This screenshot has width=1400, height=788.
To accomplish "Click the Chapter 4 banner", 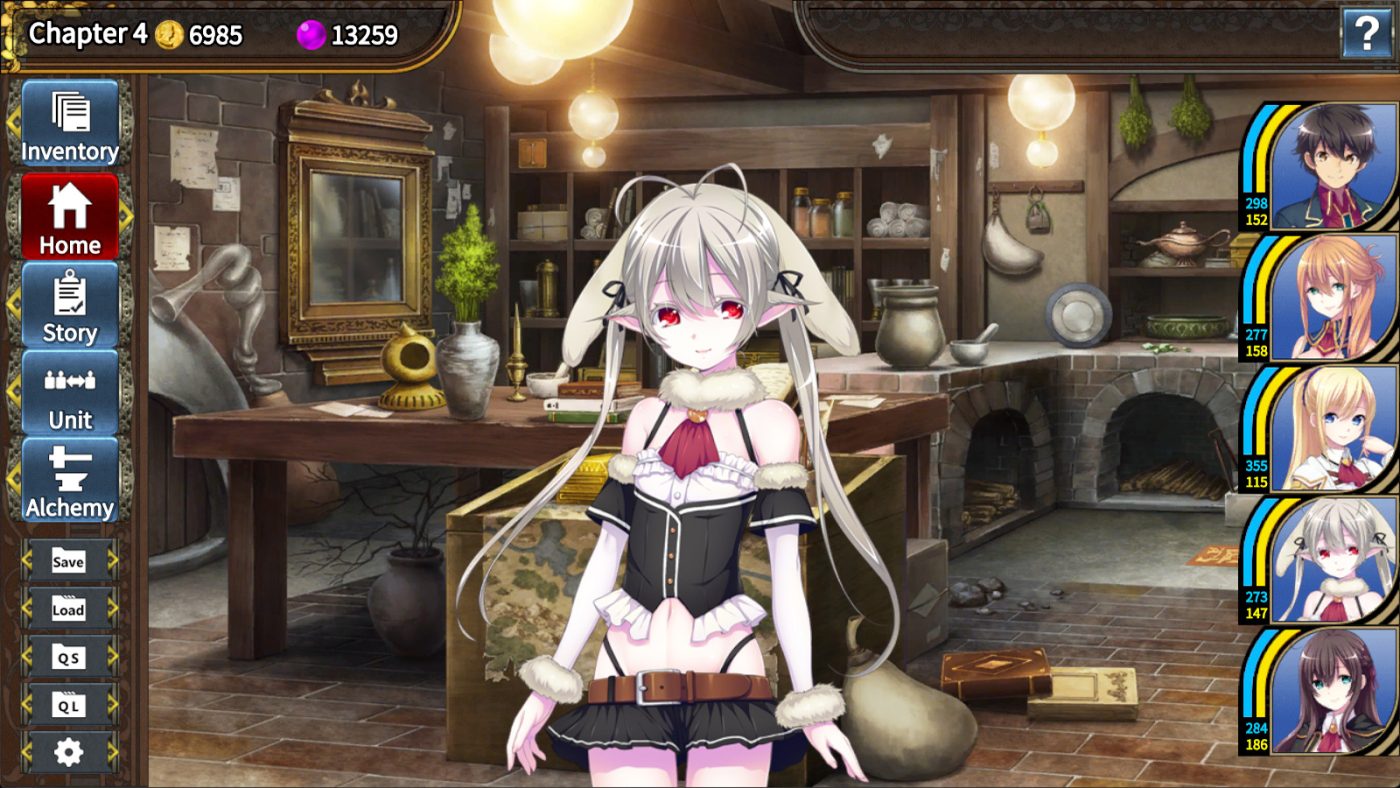I will pyautogui.click(x=88, y=33).
